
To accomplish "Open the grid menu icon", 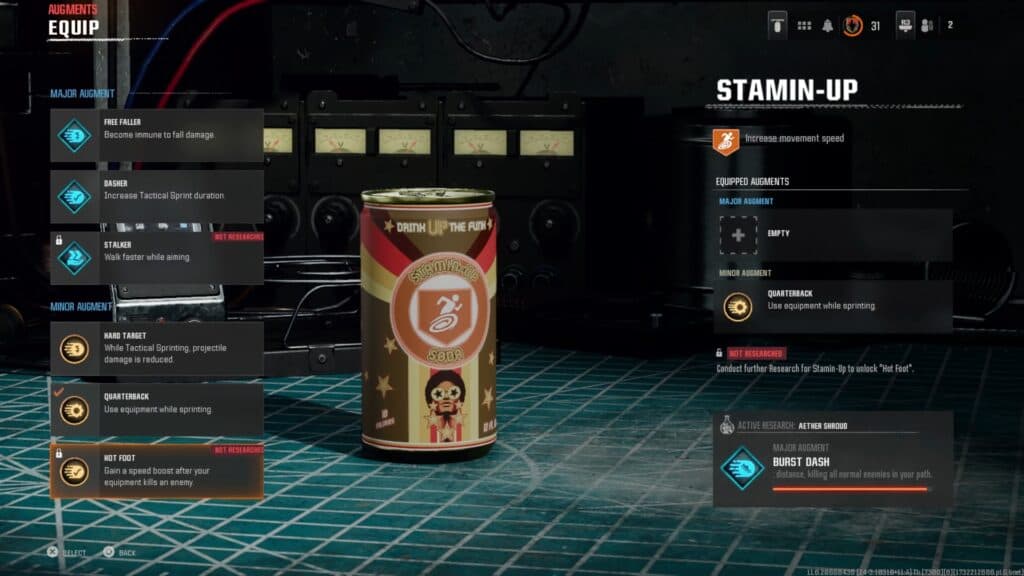I will pos(804,26).
